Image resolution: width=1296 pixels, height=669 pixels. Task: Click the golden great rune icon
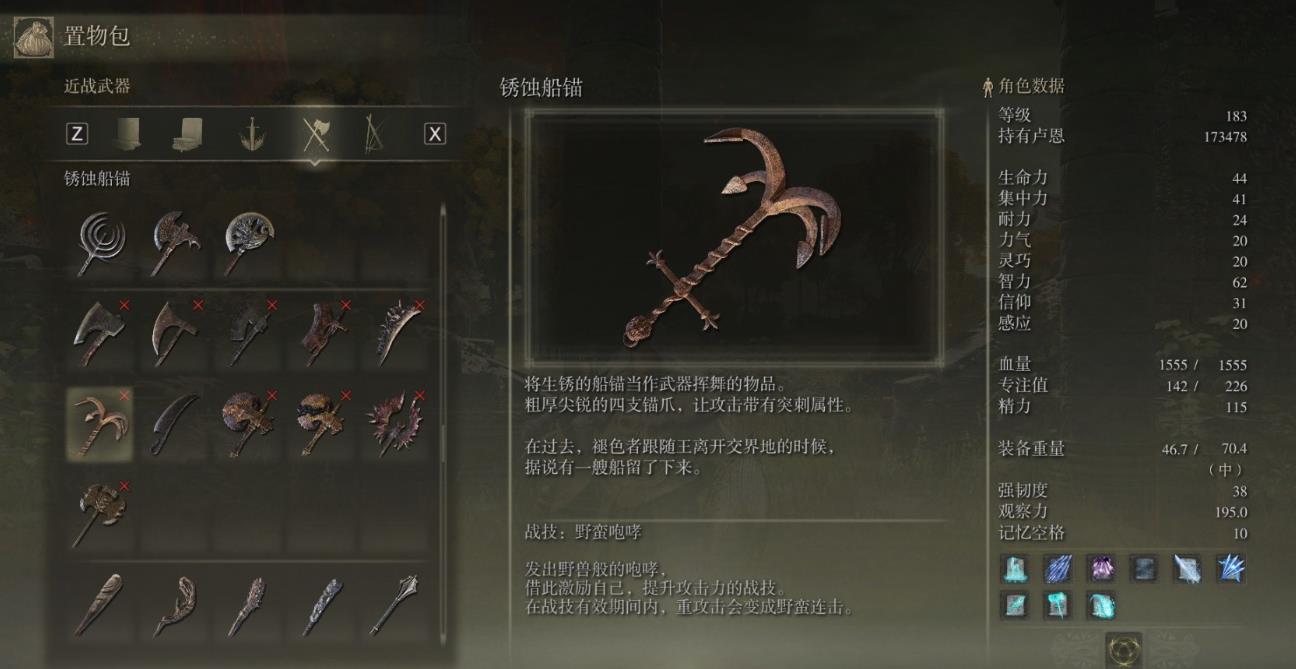click(x=1124, y=648)
